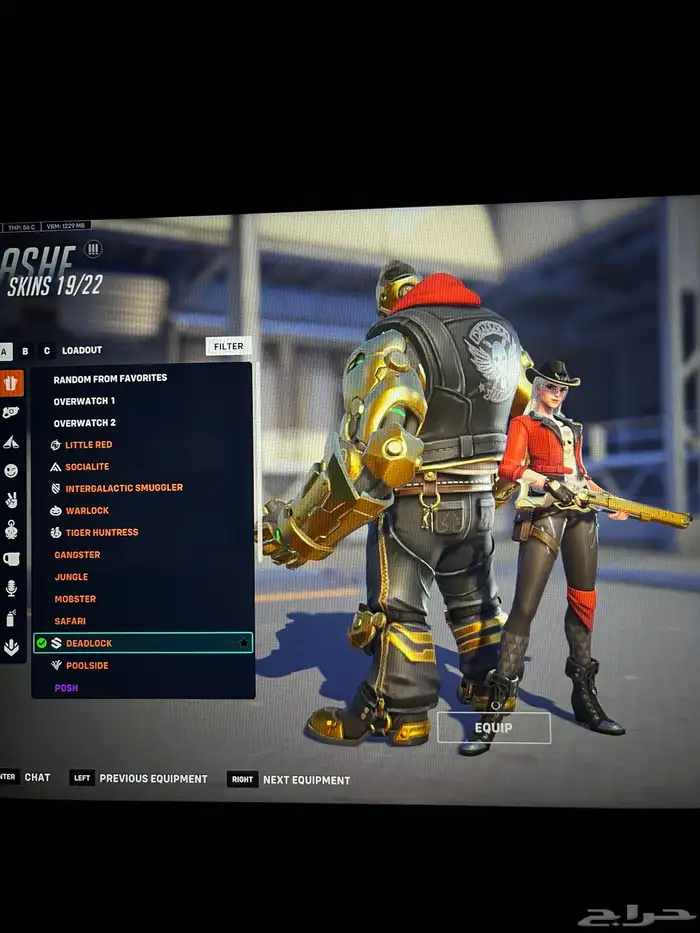This screenshot has width=700, height=933.
Task: Select the Warlock skin
Action: [87, 510]
